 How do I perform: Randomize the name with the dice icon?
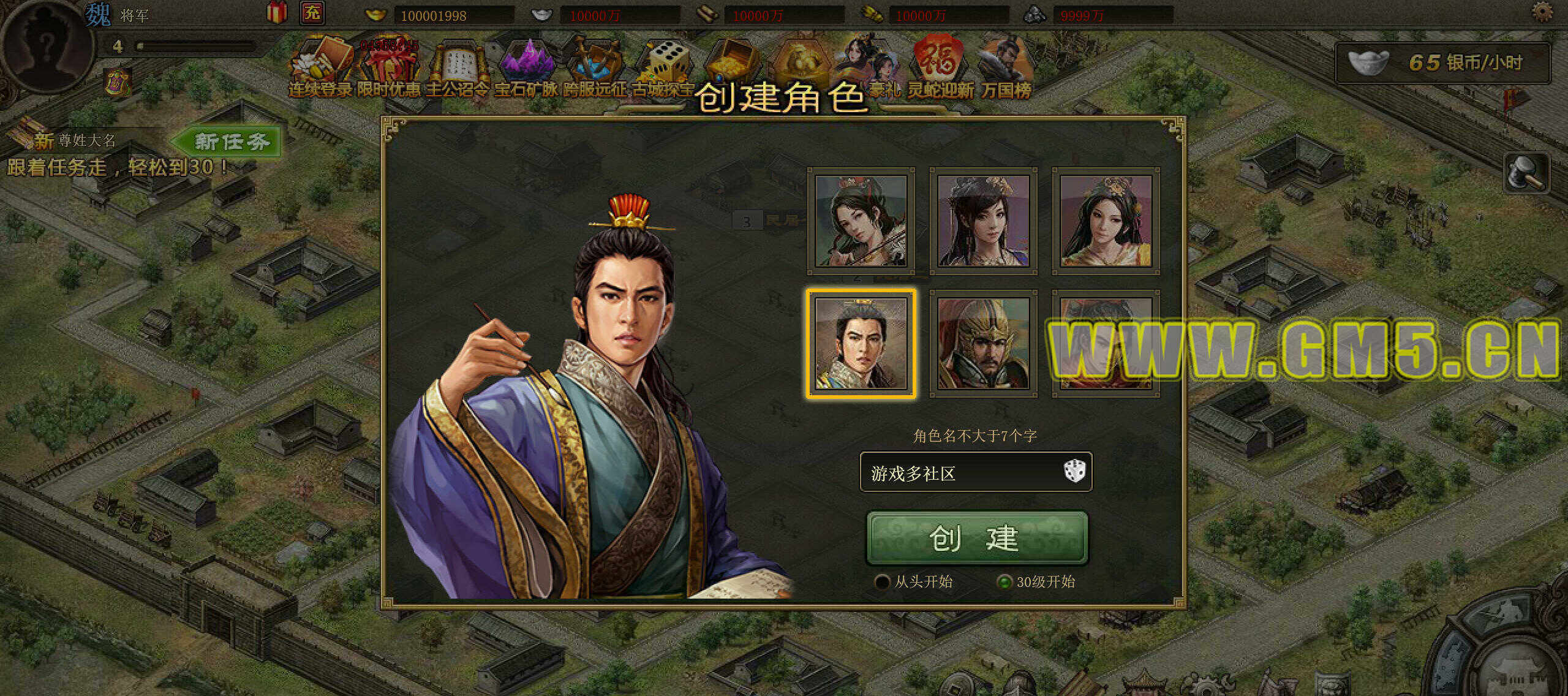pyautogui.click(x=1074, y=472)
